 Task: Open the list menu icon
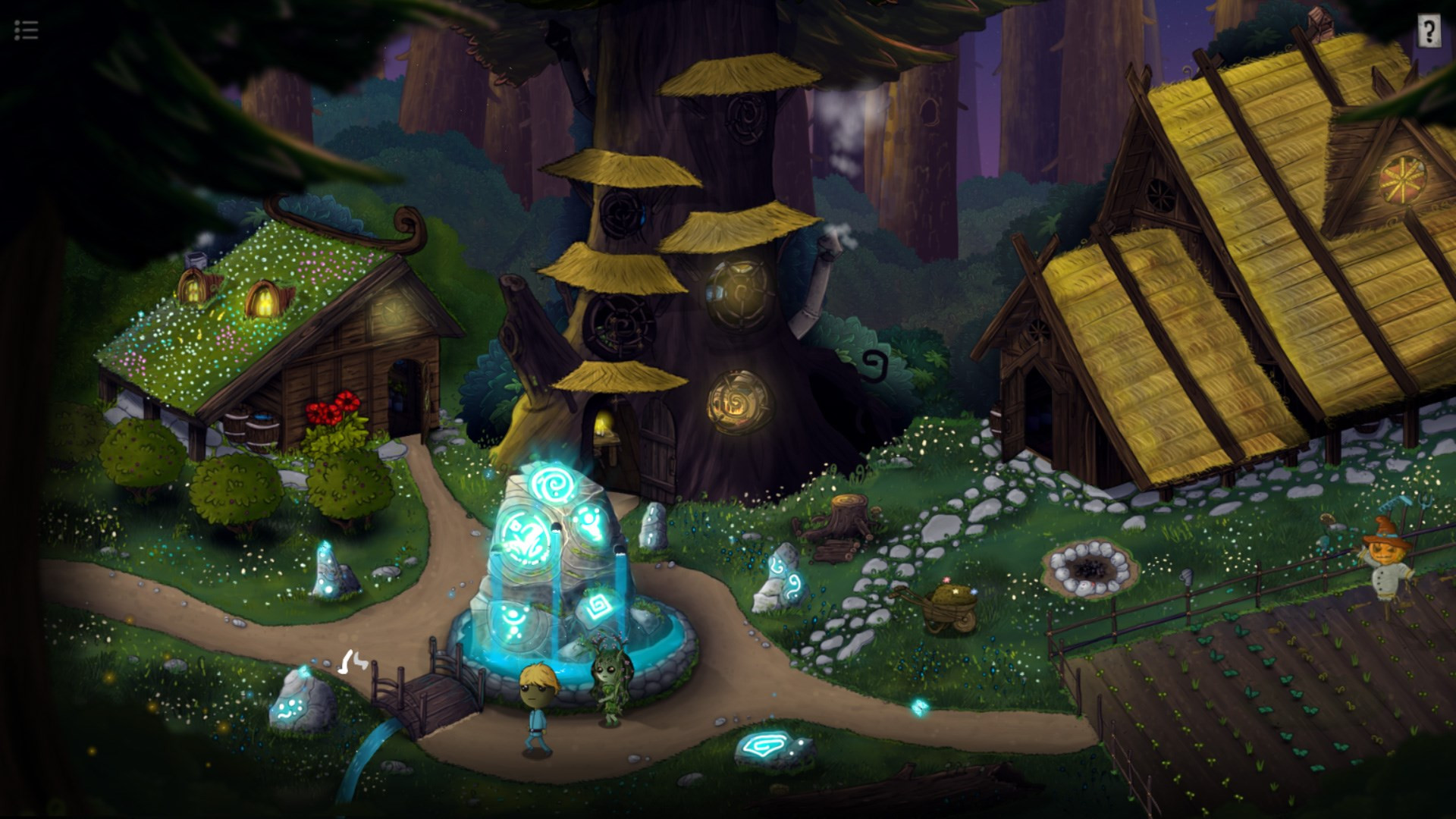point(26,30)
